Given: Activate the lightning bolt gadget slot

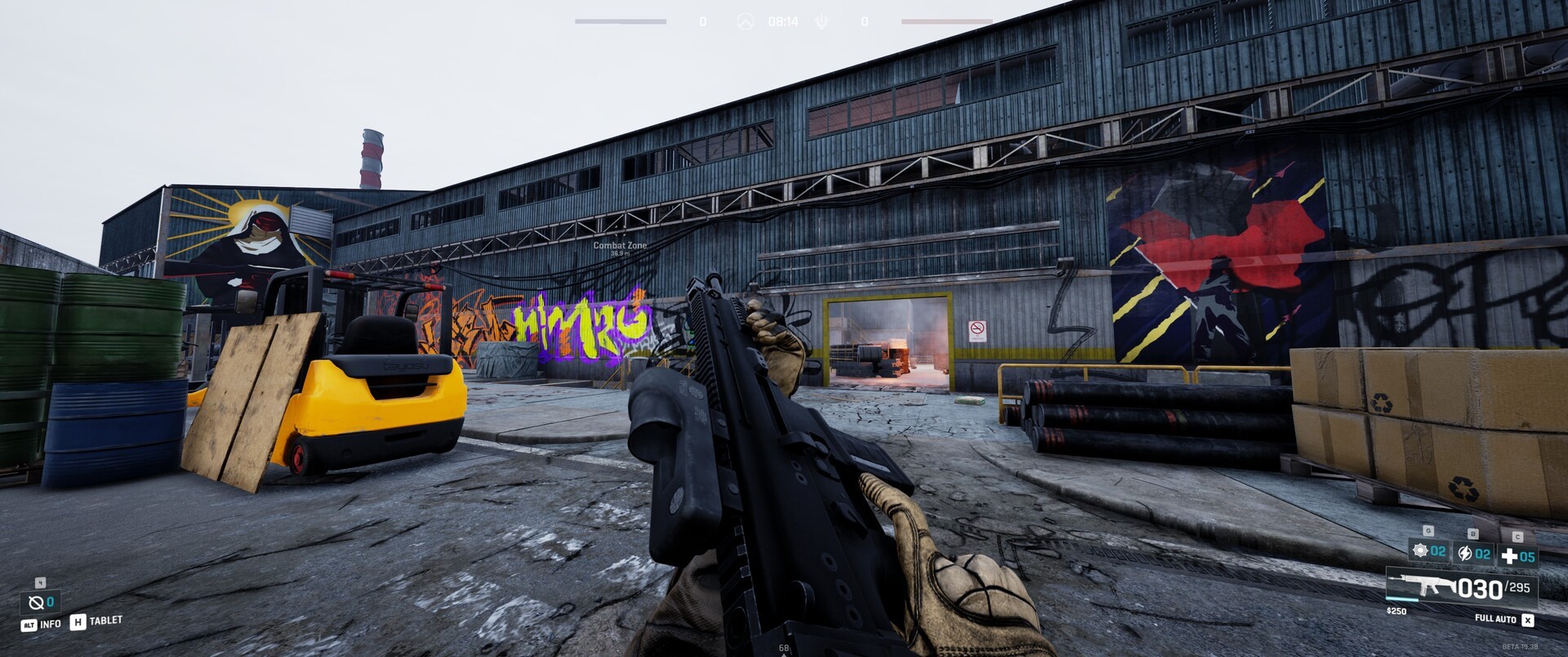Looking at the screenshot, I should tap(1473, 554).
